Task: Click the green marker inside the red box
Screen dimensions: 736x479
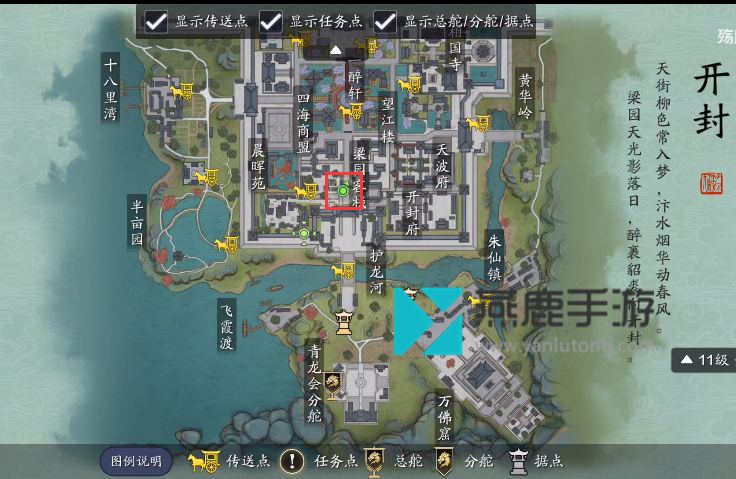Action: (343, 190)
